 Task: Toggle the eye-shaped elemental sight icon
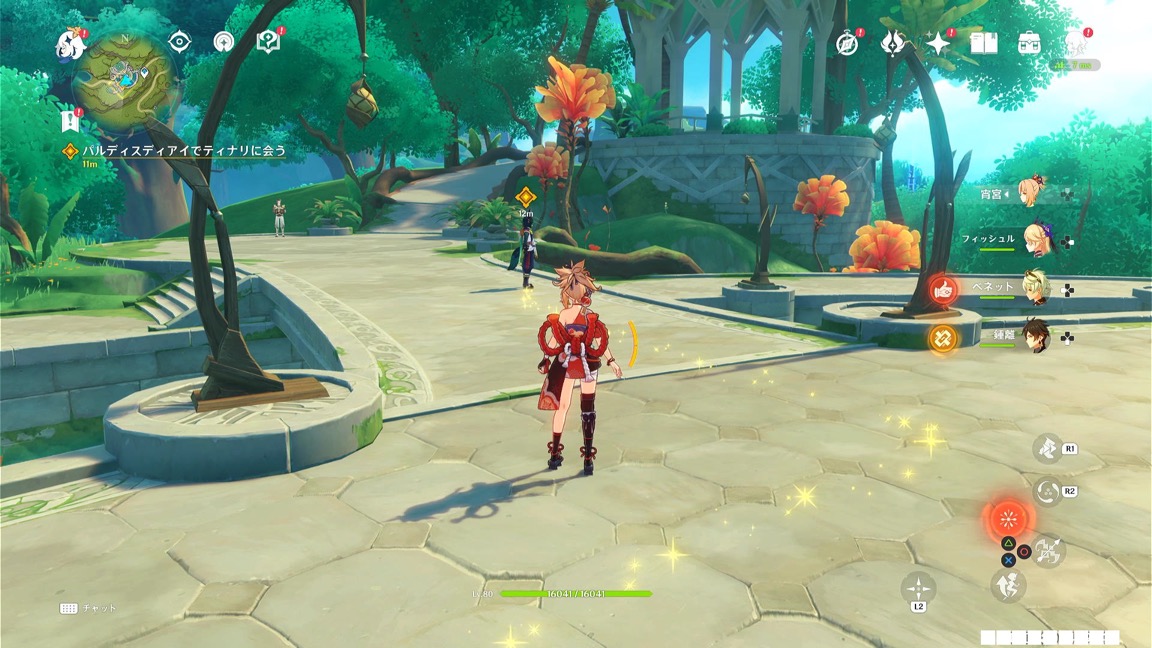[x=180, y=42]
